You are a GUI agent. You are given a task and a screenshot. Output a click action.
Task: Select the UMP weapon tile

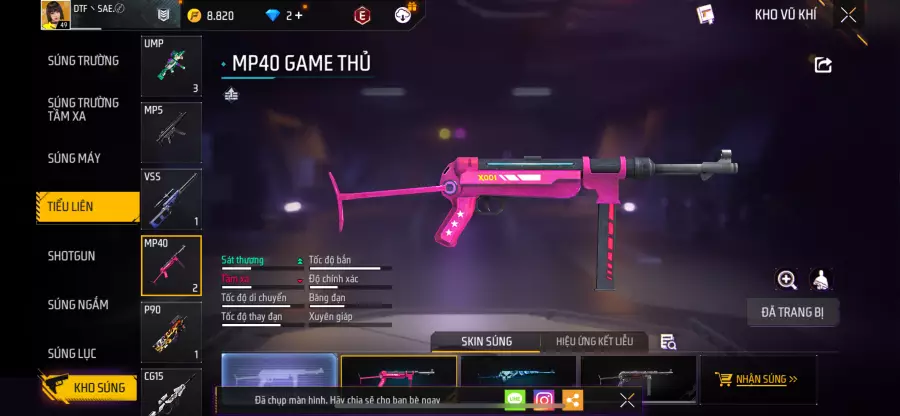[x=171, y=67]
